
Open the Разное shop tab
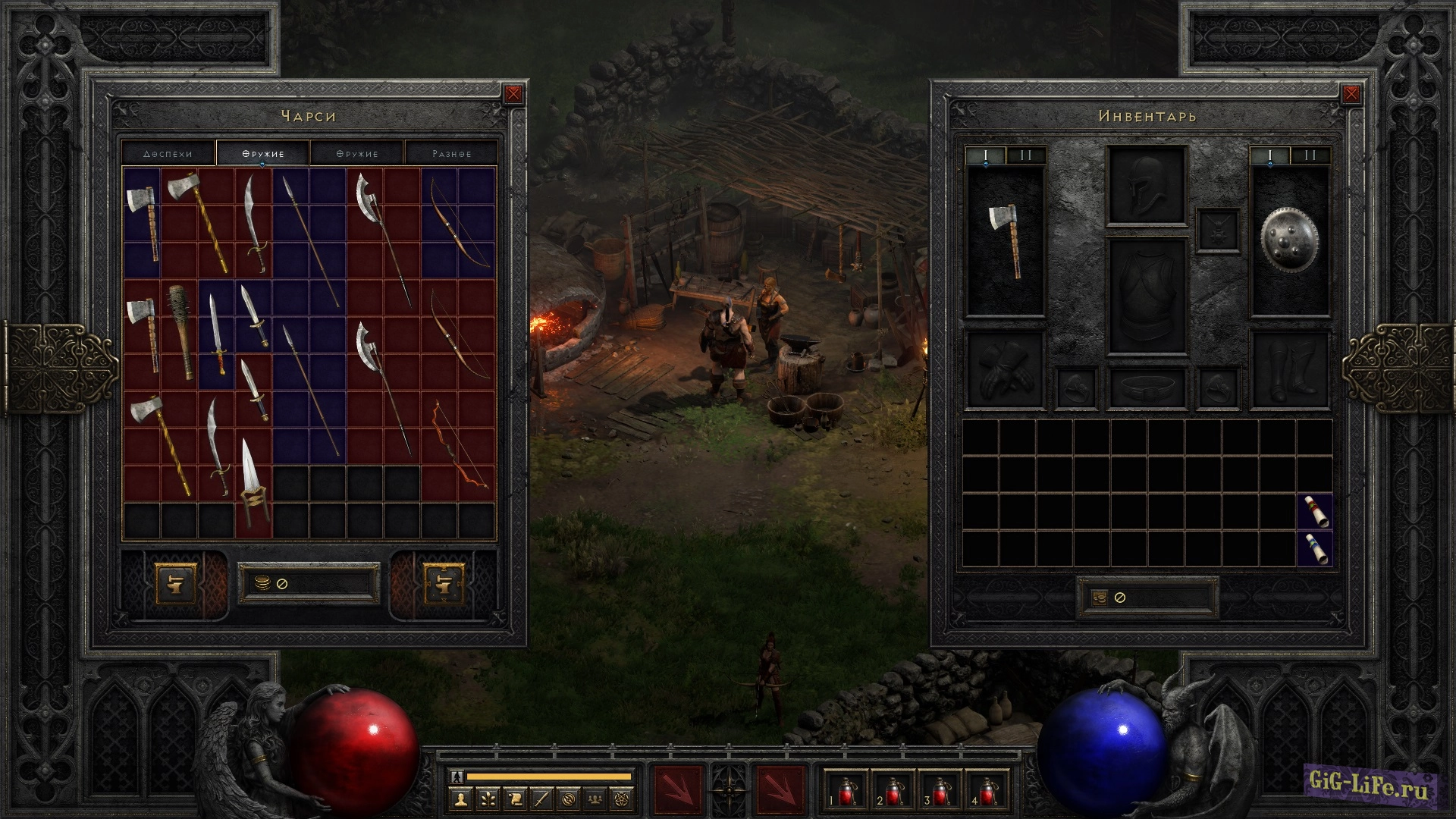451,153
